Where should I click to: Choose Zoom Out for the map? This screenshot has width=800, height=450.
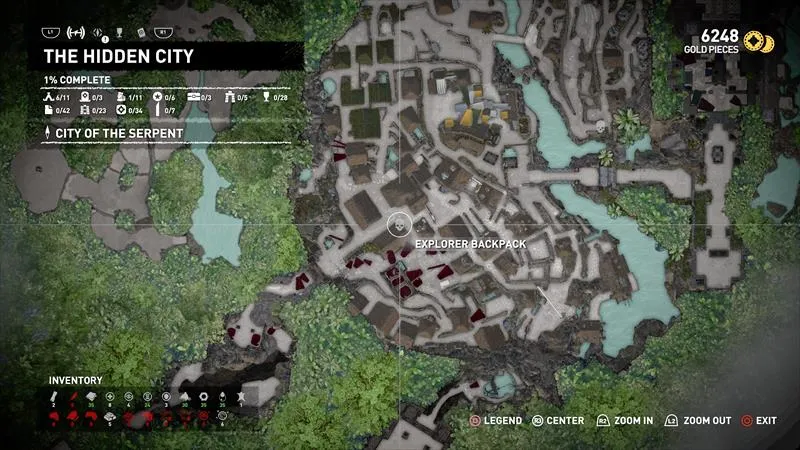[701, 421]
